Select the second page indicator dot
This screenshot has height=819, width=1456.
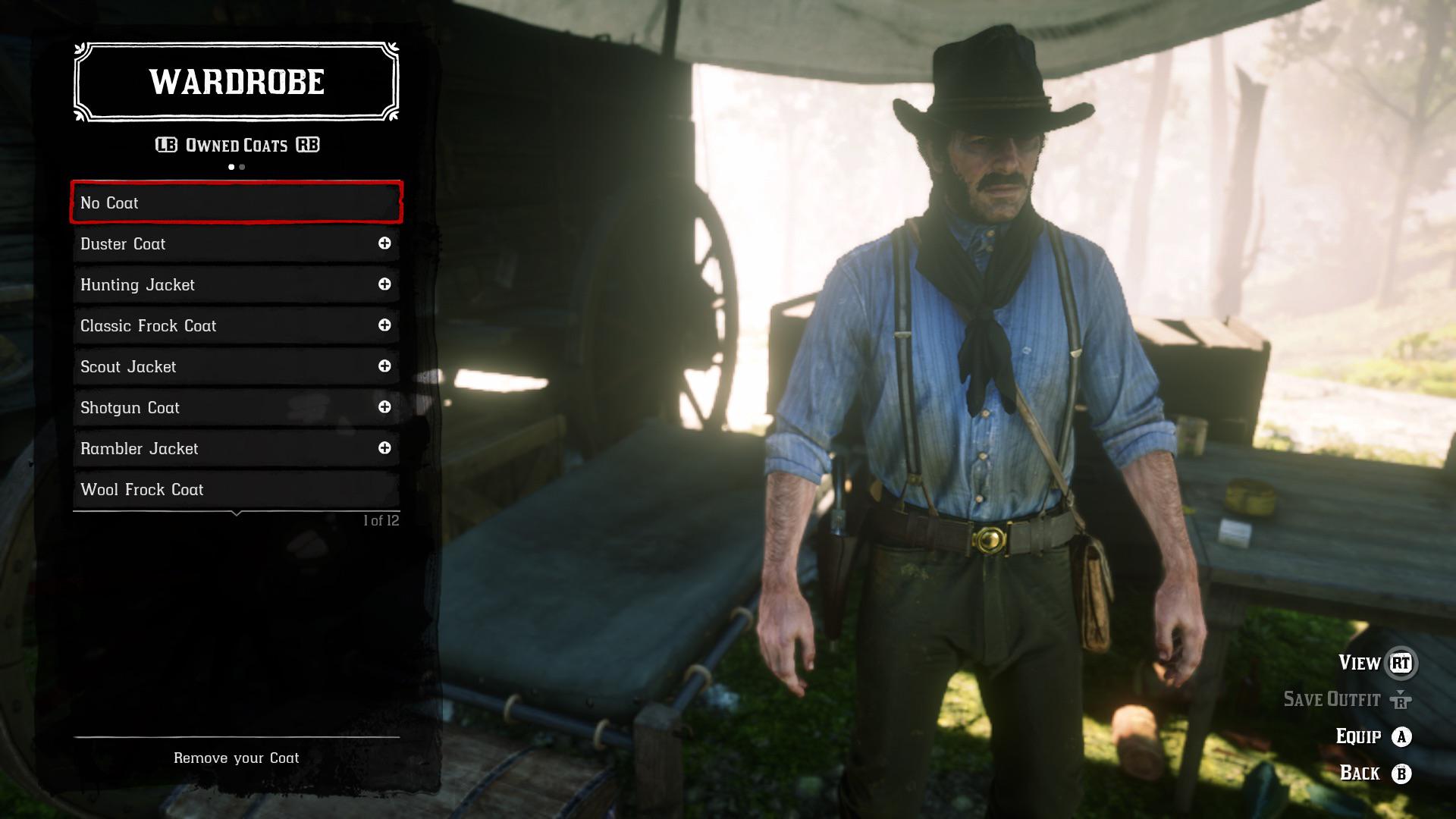click(x=242, y=166)
